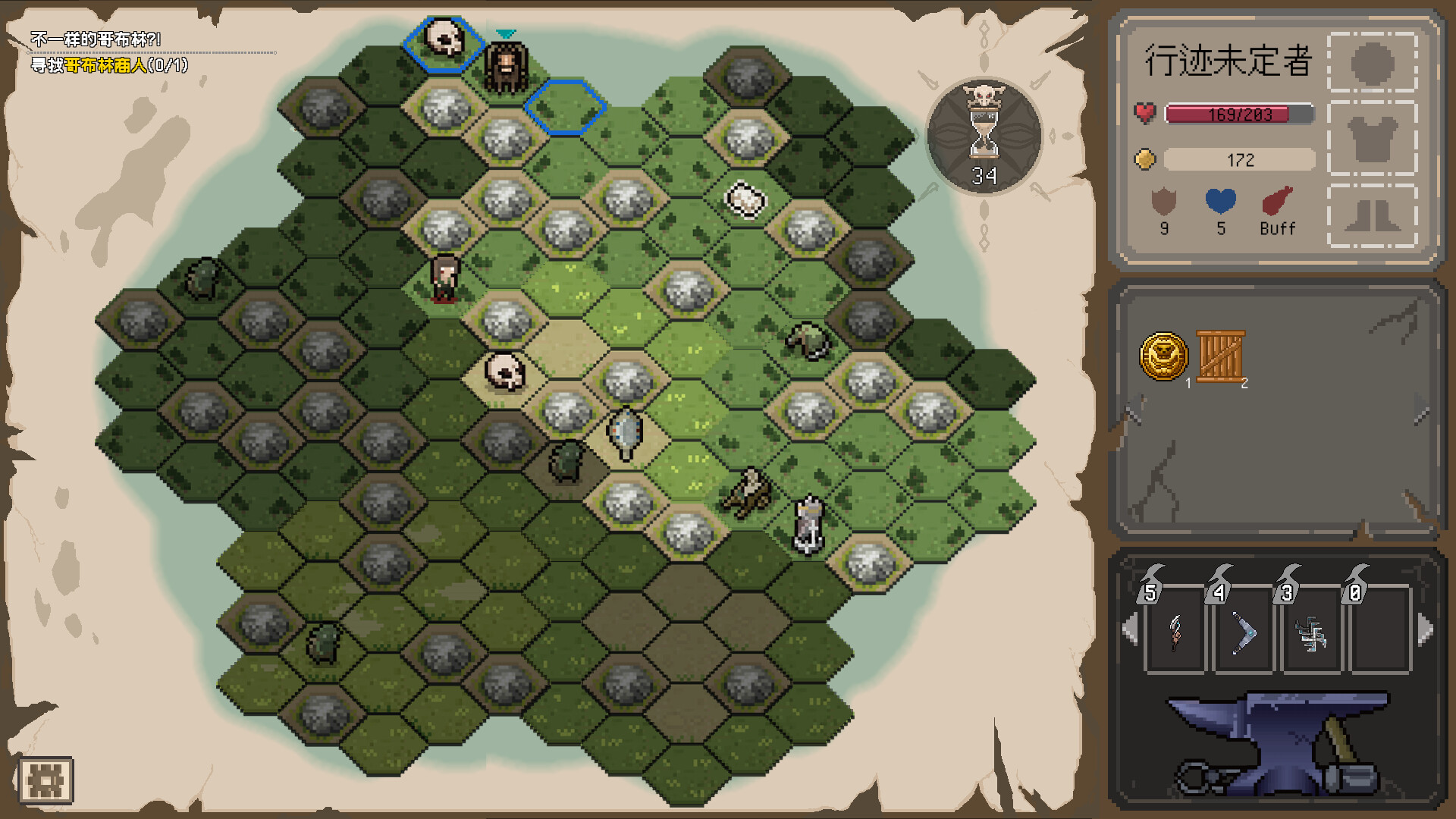
Task: Click the shield defense stat icon
Action: click(x=1163, y=202)
